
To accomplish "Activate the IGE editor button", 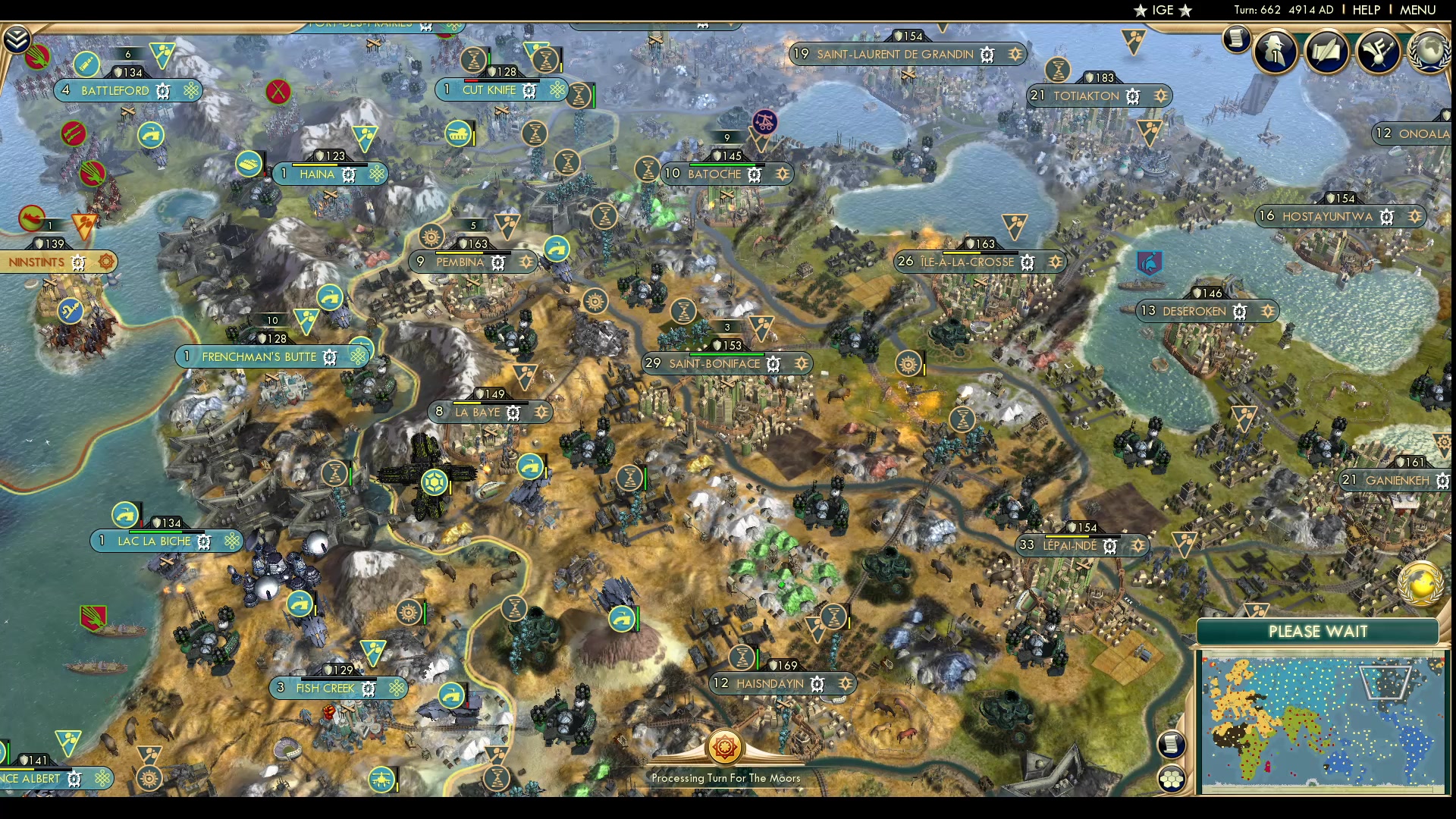I will (x=1163, y=10).
